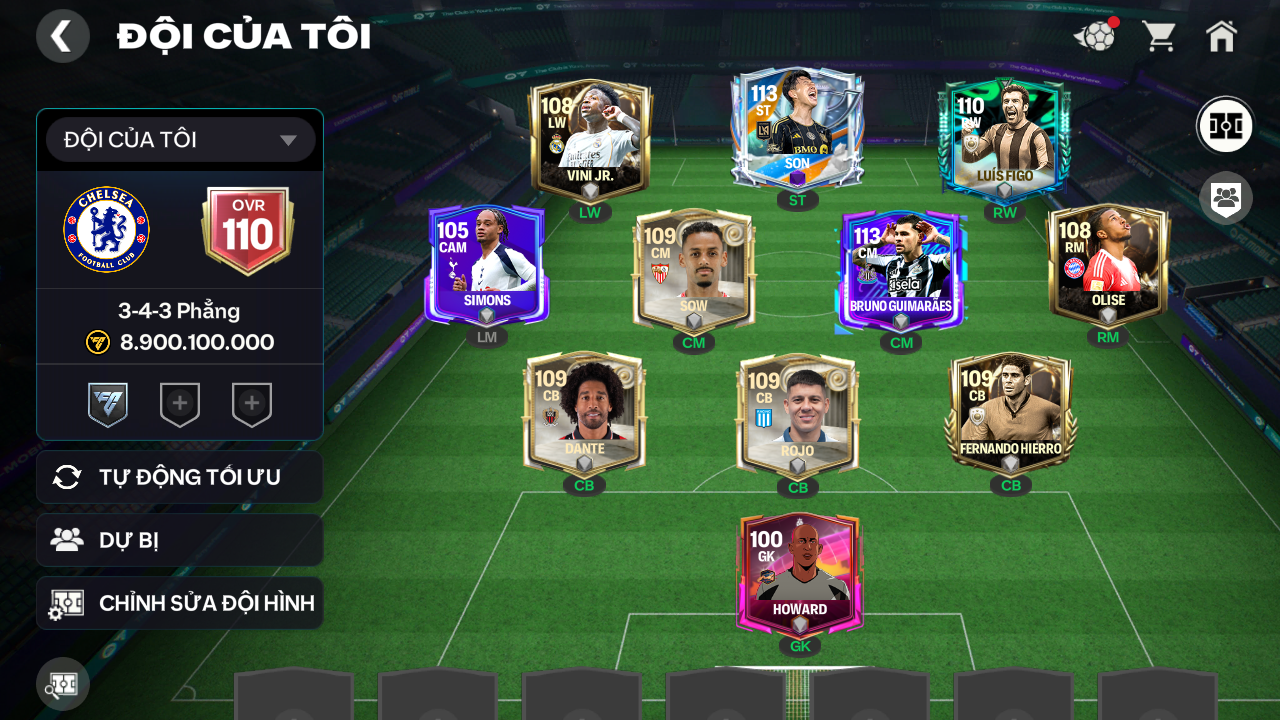
Task: Switch to the players group view
Action: click(x=1225, y=197)
